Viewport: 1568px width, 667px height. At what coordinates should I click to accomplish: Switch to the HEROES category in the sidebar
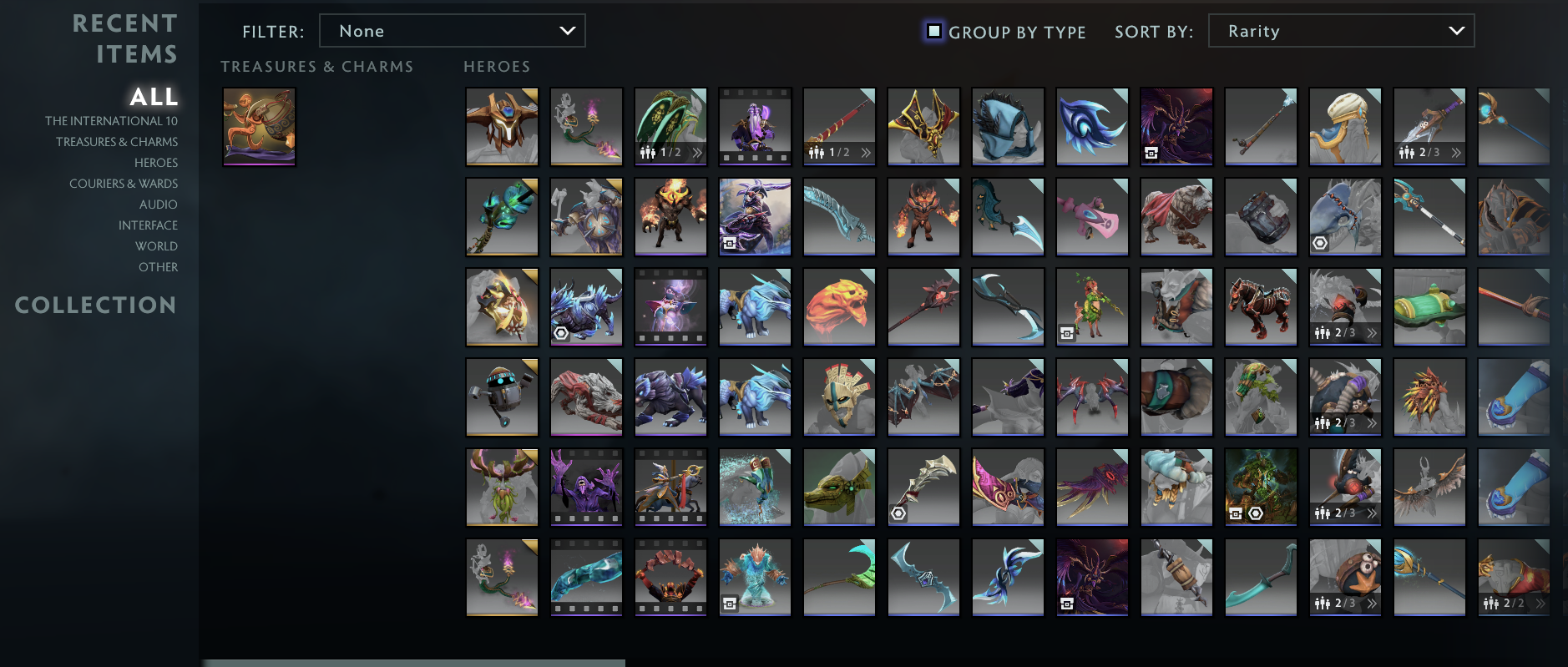[156, 162]
